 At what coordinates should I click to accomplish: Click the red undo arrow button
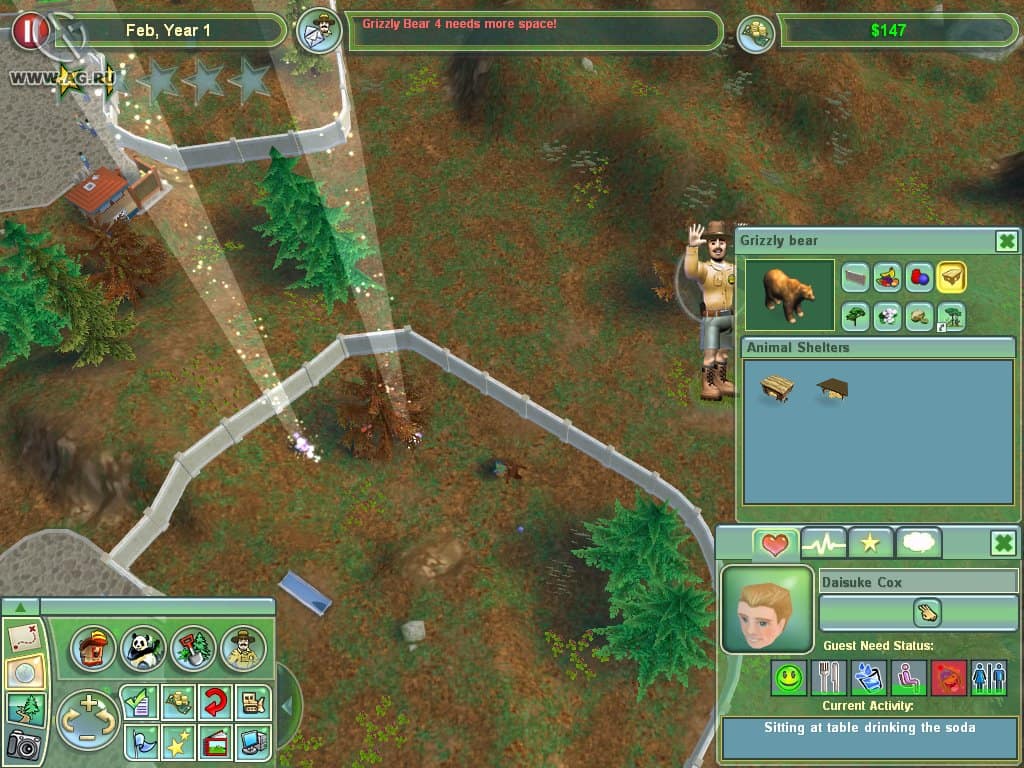215,701
